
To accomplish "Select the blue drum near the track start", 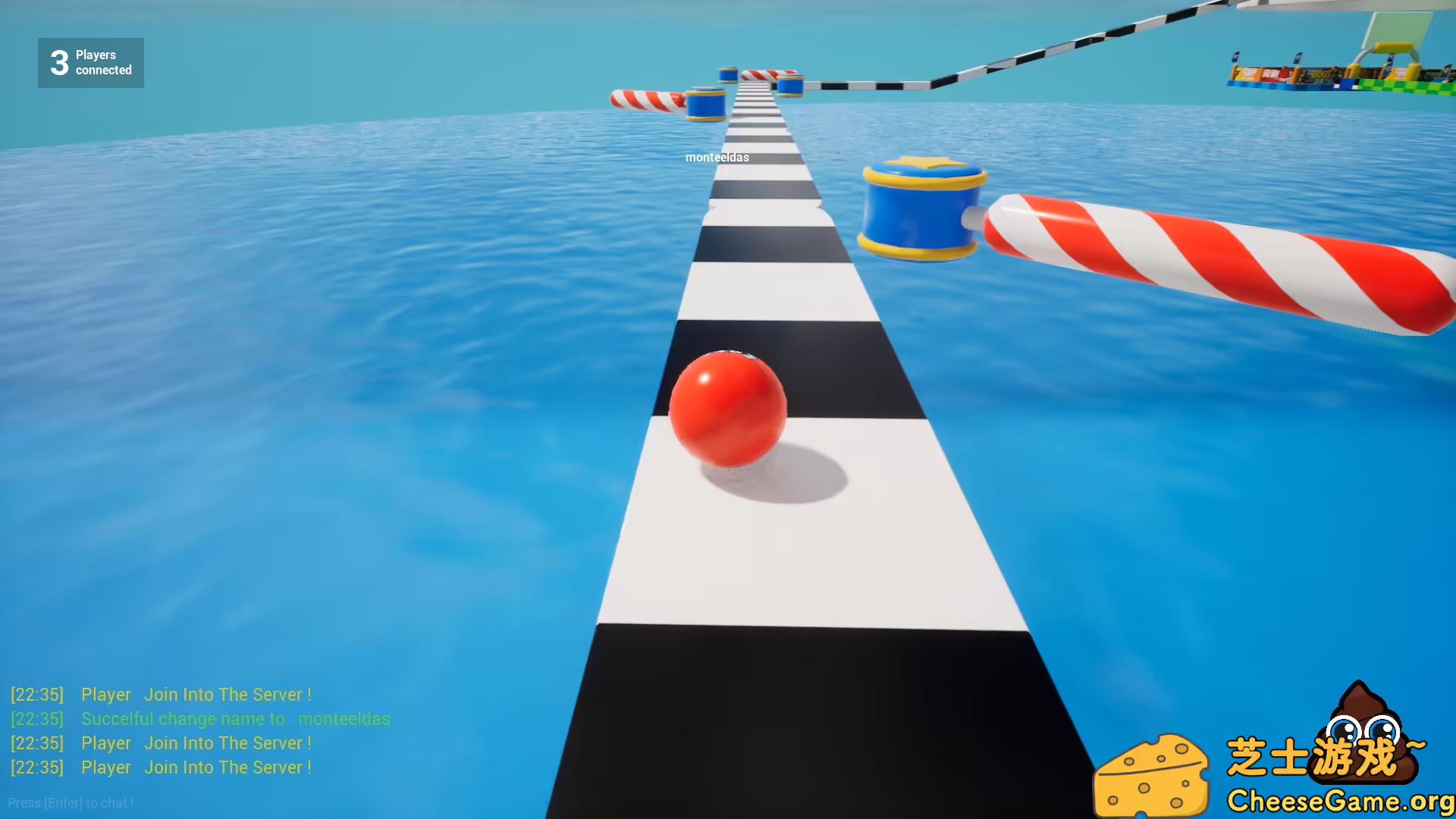I will pyautogui.click(x=705, y=102).
